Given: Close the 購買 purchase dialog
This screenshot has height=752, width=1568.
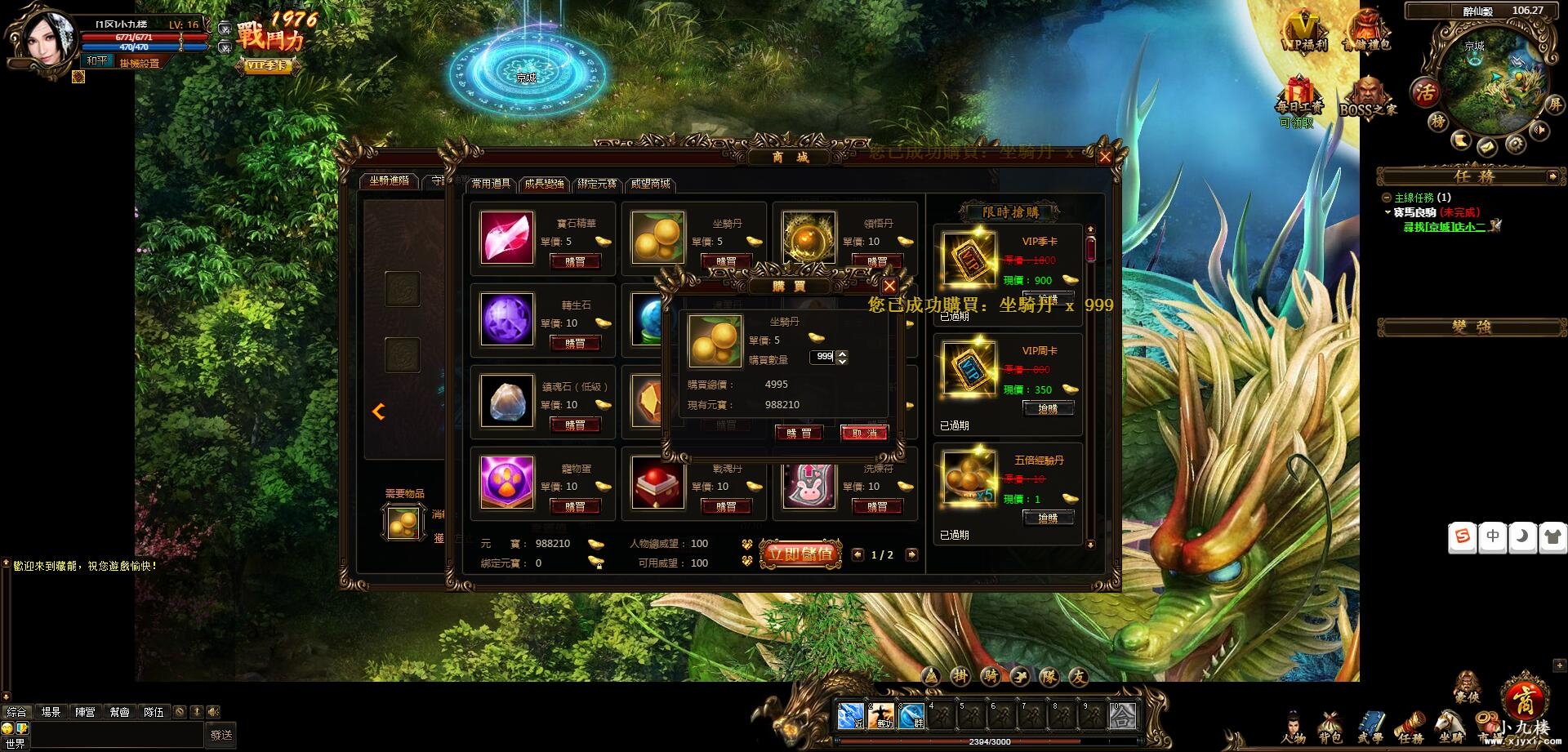Looking at the screenshot, I should tap(889, 286).
